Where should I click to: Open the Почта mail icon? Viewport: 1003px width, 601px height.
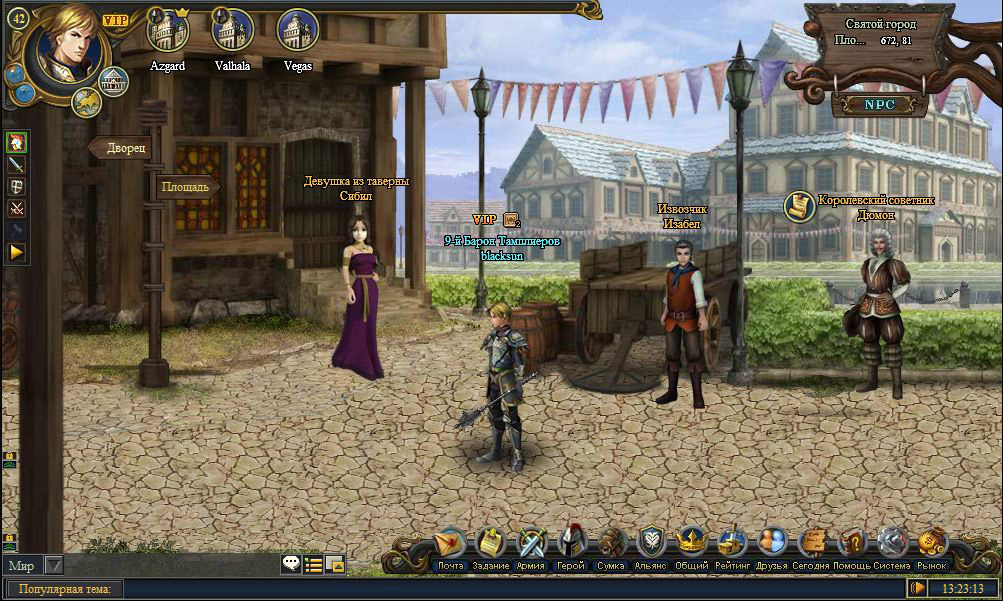point(451,544)
